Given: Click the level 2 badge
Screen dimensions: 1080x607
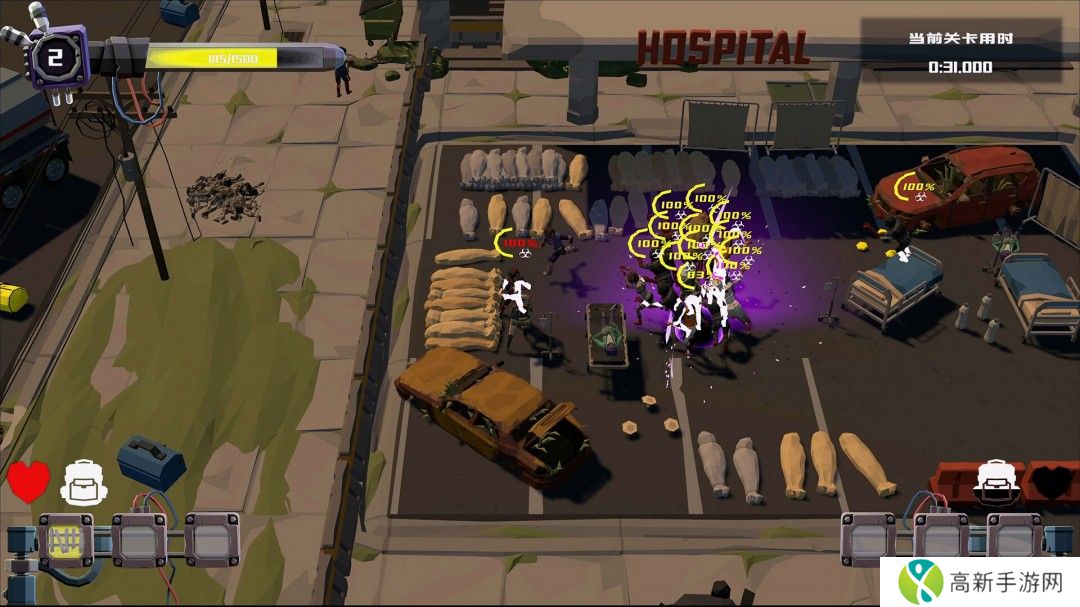Looking at the screenshot, I should point(56,57).
